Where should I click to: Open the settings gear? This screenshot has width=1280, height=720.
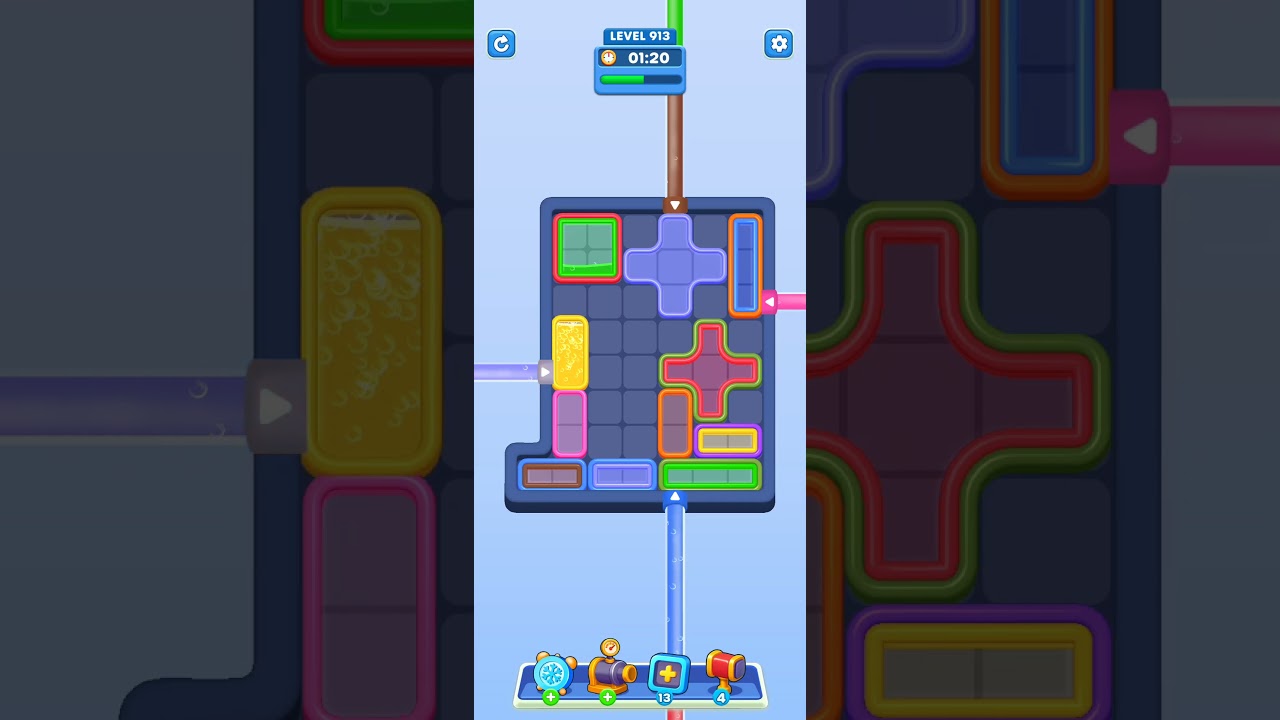coord(778,44)
